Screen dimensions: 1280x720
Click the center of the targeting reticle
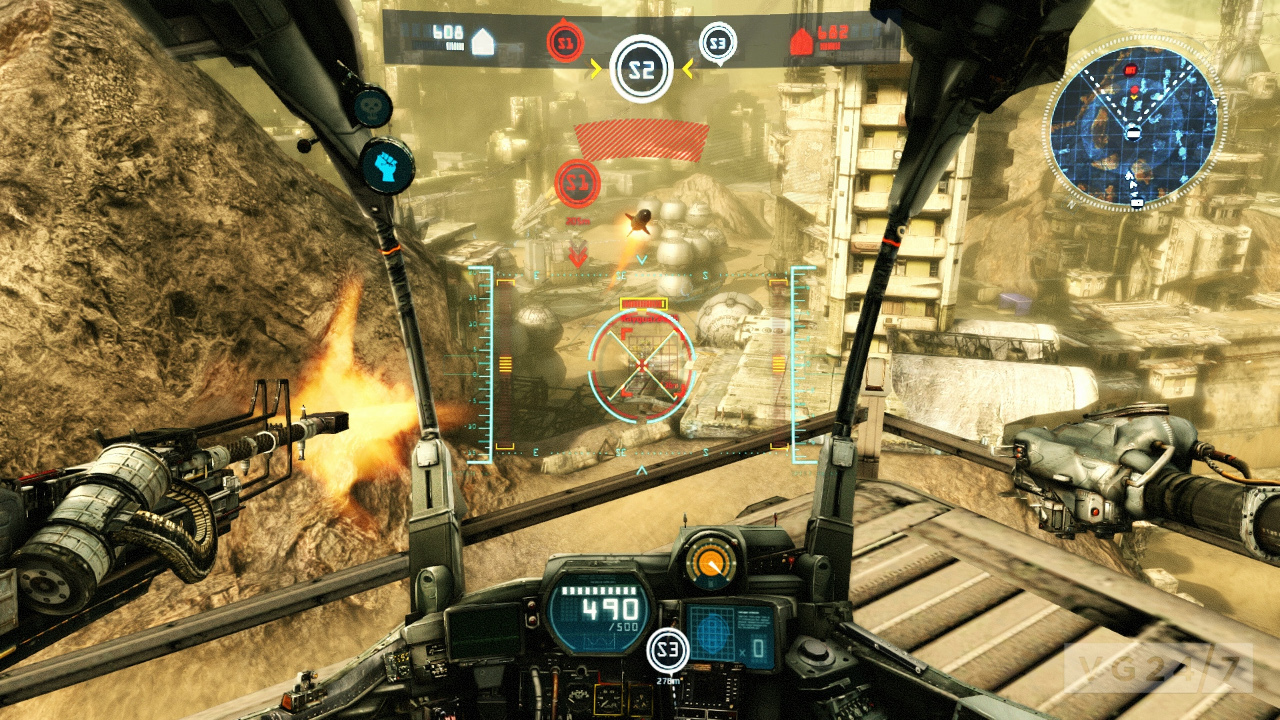pos(639,365)
